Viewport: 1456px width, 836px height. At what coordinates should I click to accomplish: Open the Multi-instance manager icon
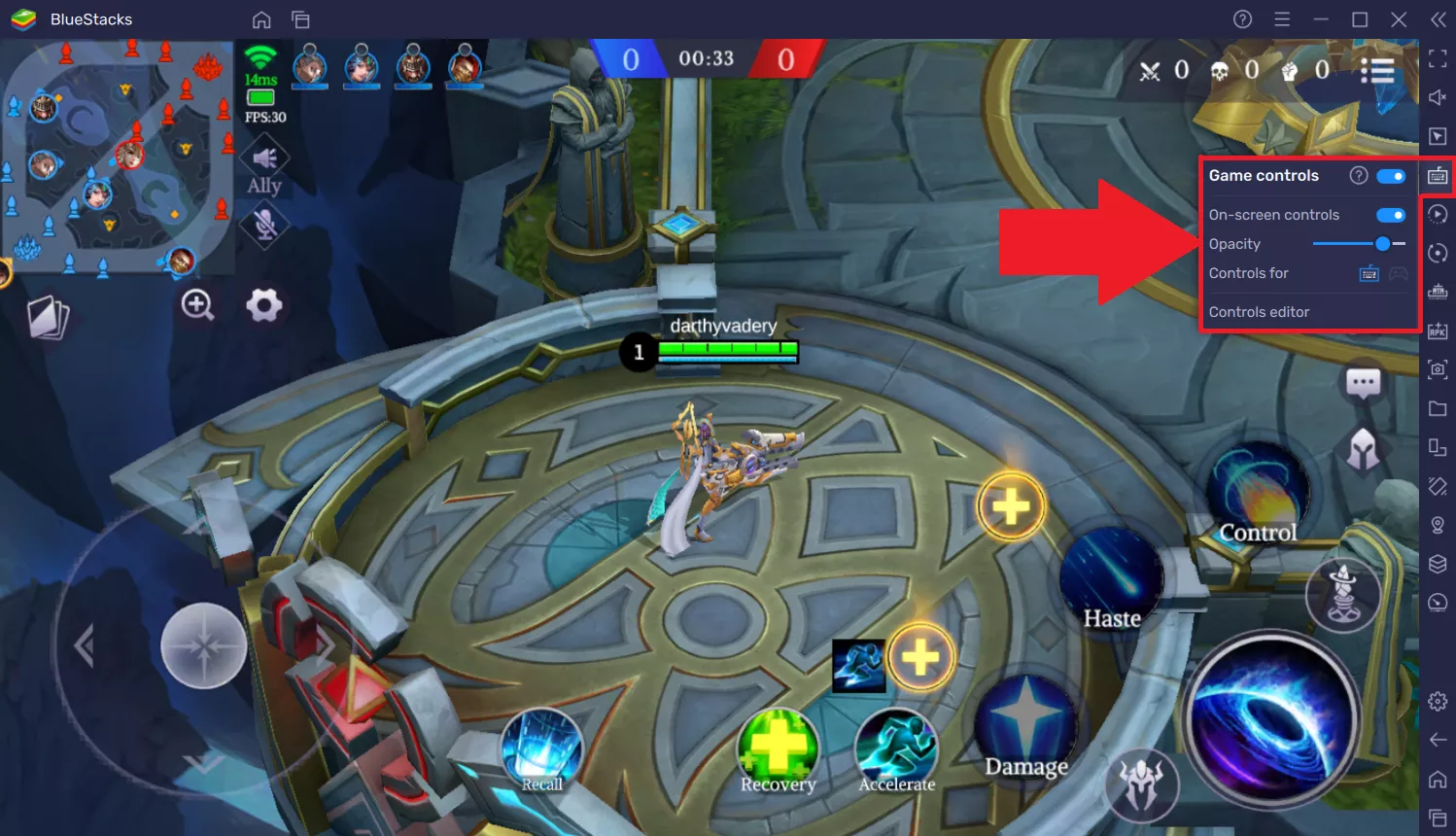(1438, 448)
